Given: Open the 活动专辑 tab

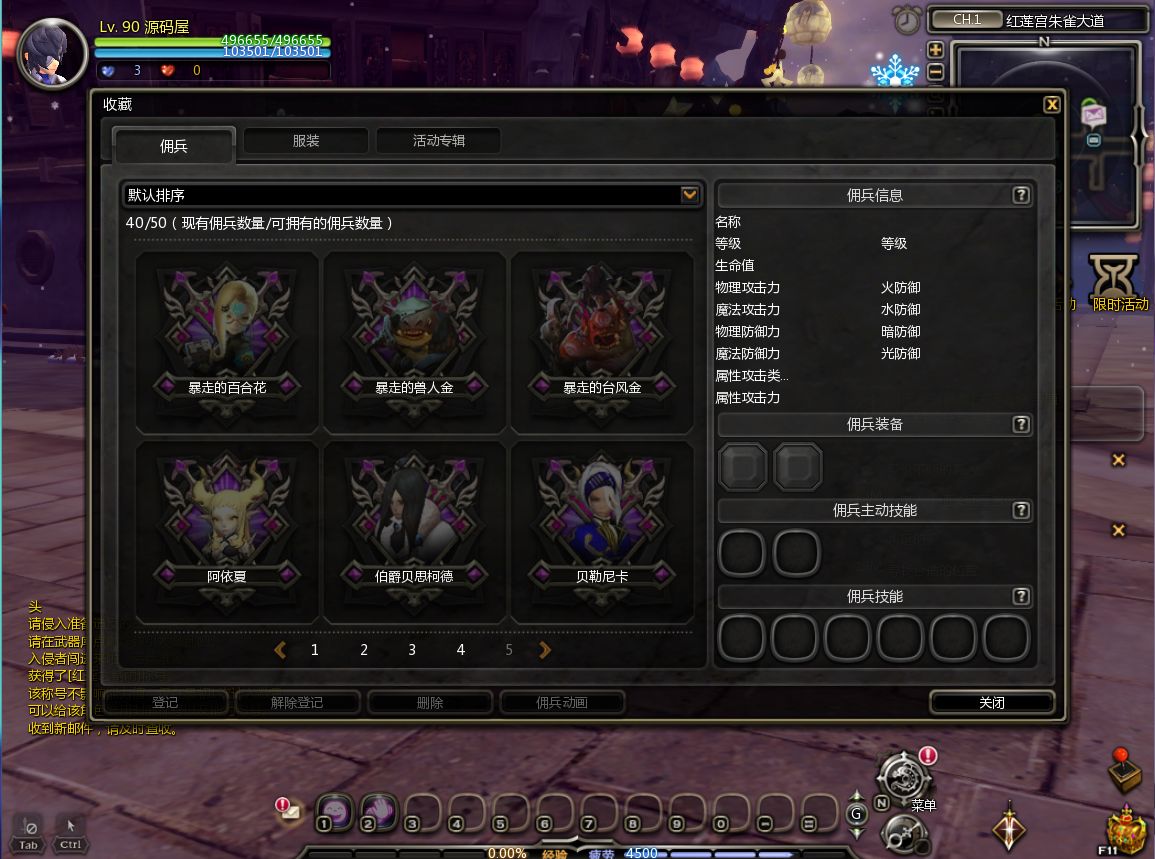Looking at the screenshot, I should click(x=438, y=141).
